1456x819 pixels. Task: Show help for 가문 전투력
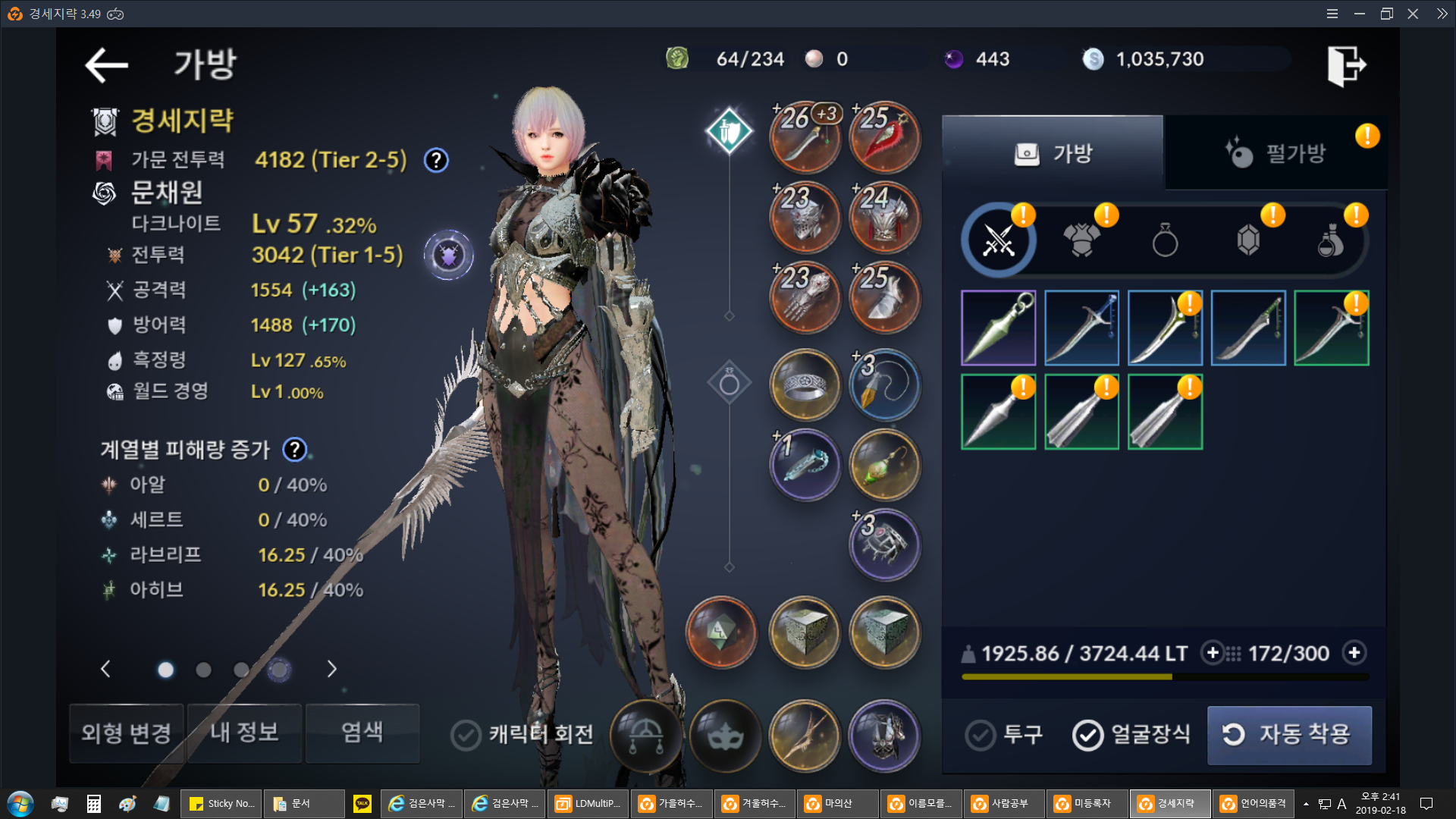pyautogui.click(x=436, y=161)
